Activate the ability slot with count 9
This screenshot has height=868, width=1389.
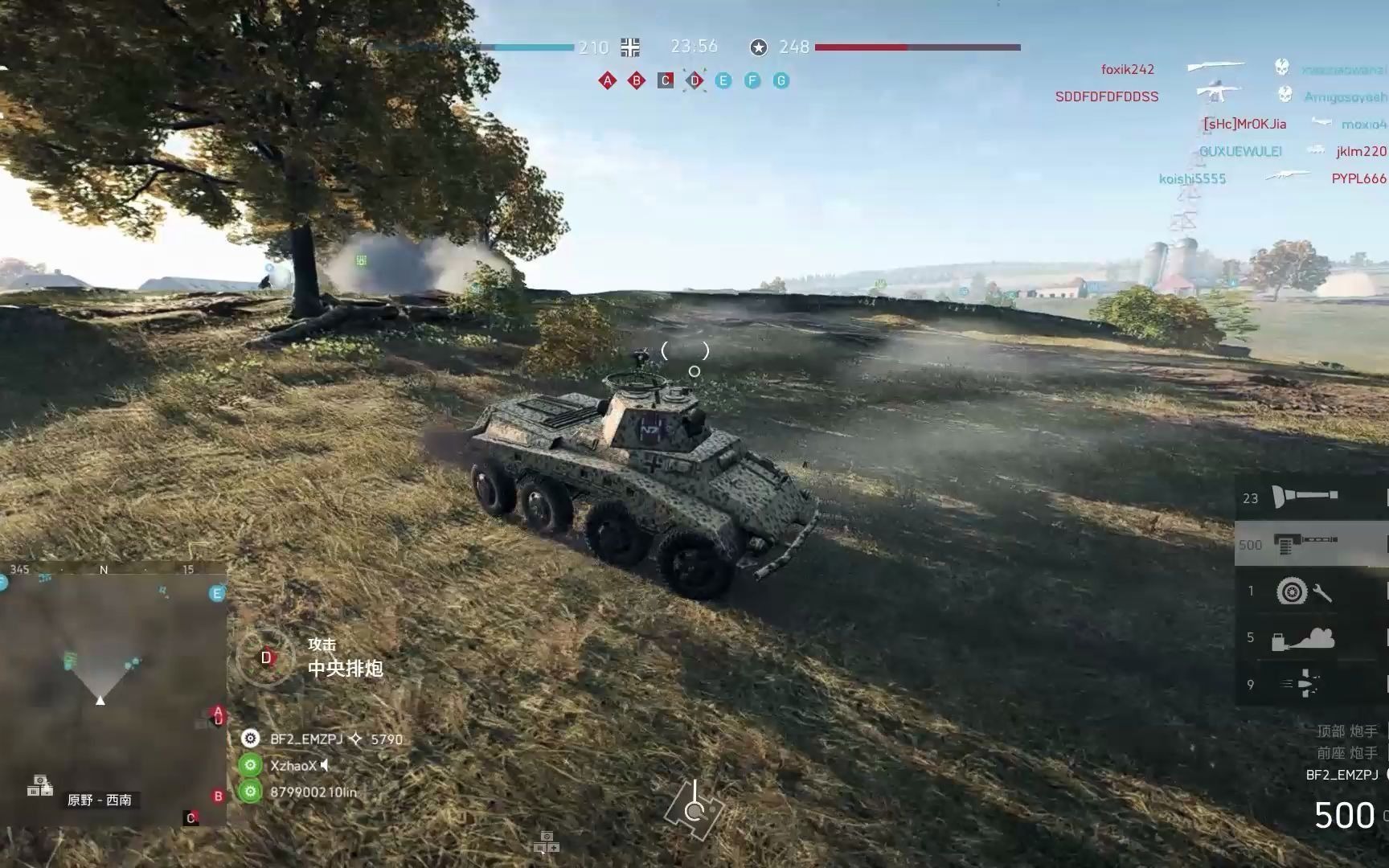click(1302, 684)
